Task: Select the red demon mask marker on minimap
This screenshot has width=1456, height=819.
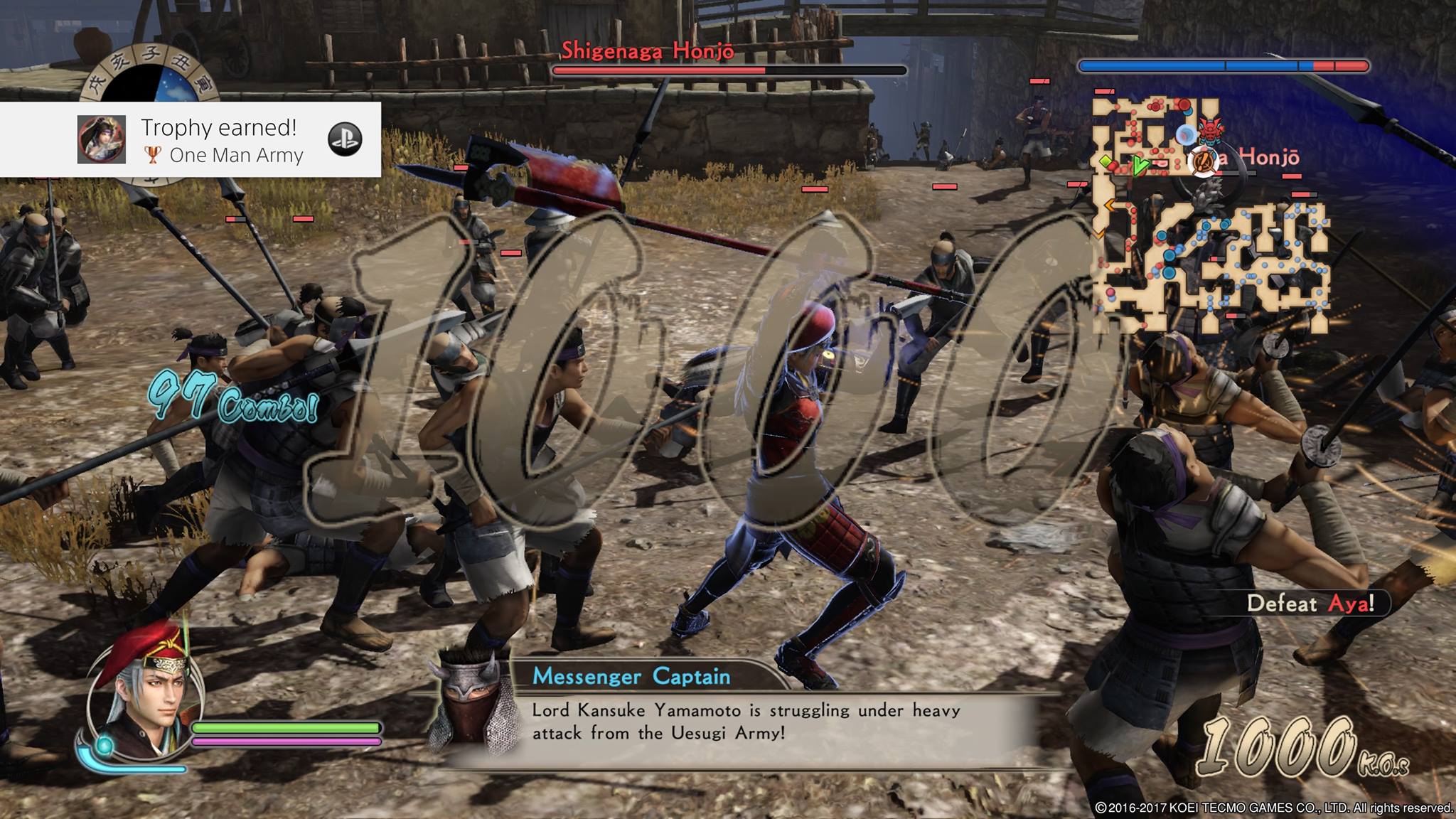Action: coord(1208,130)
